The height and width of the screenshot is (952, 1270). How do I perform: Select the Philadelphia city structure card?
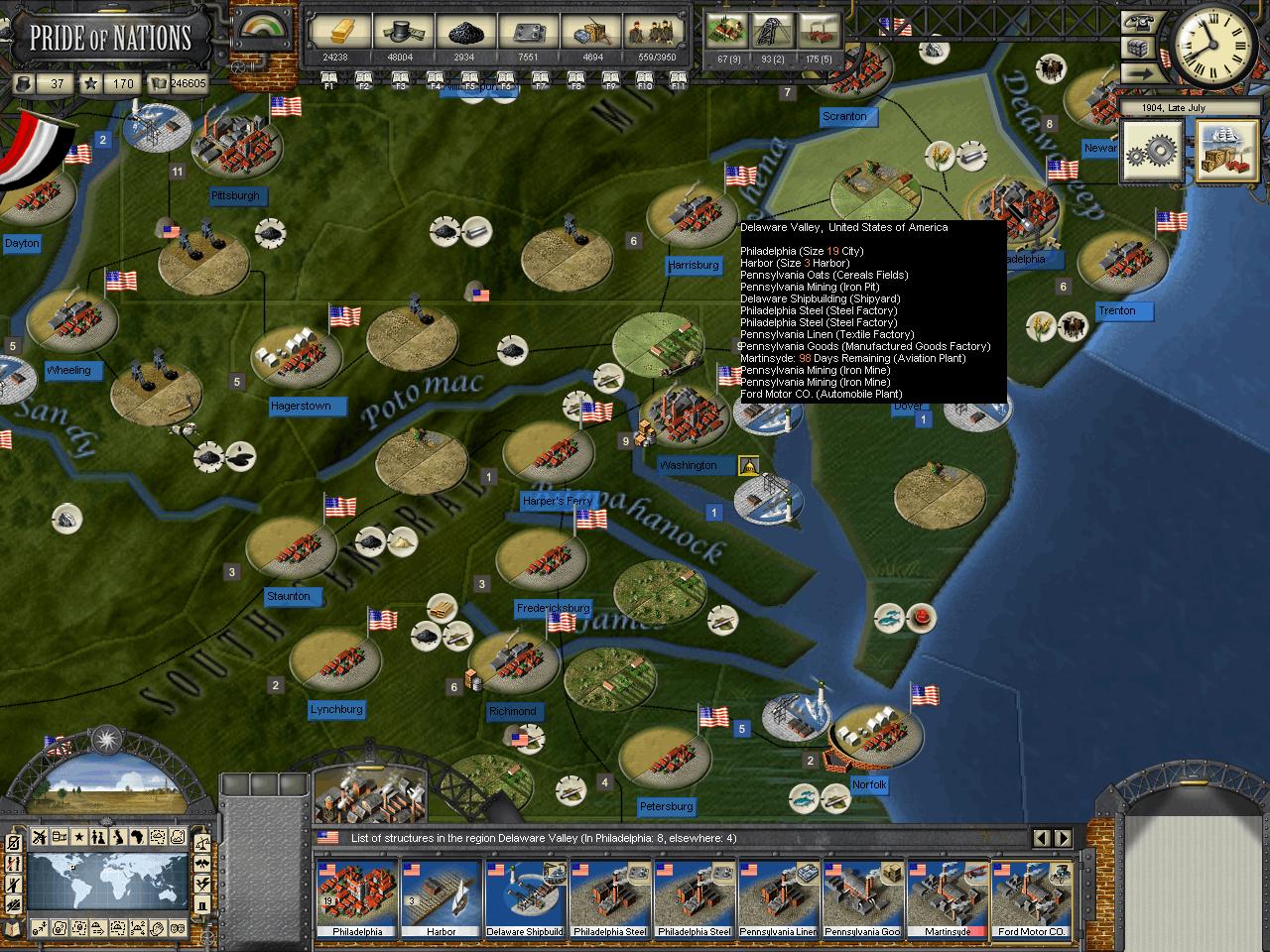coord(357,897)
